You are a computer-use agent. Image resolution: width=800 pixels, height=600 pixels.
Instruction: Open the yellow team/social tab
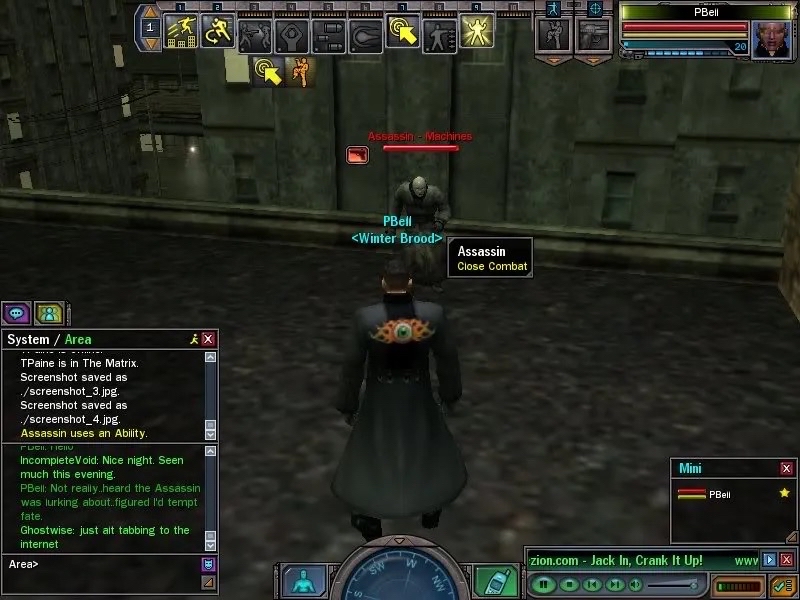point(49,313)
